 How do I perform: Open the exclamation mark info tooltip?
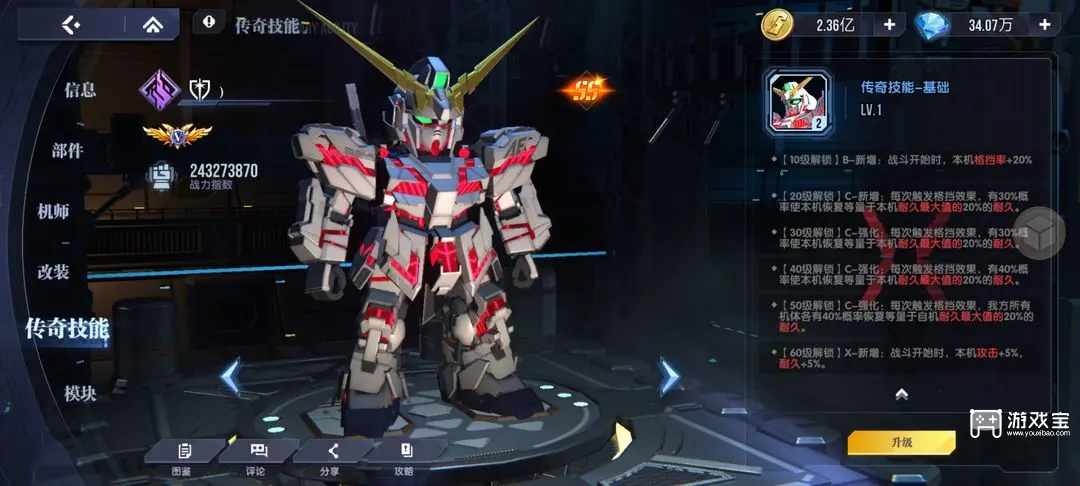(x=208, y=20)
